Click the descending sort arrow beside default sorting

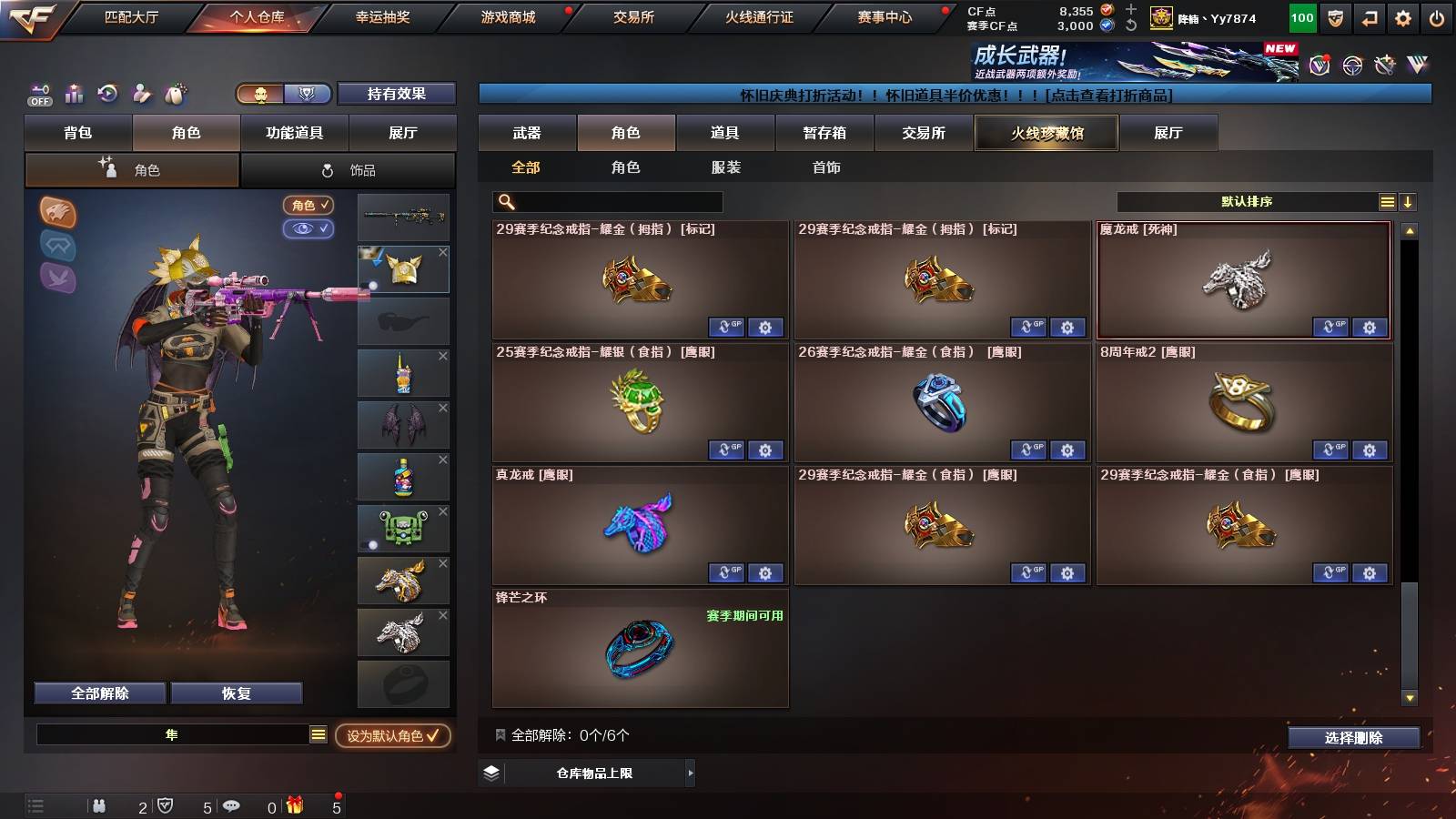point(1409,201)
